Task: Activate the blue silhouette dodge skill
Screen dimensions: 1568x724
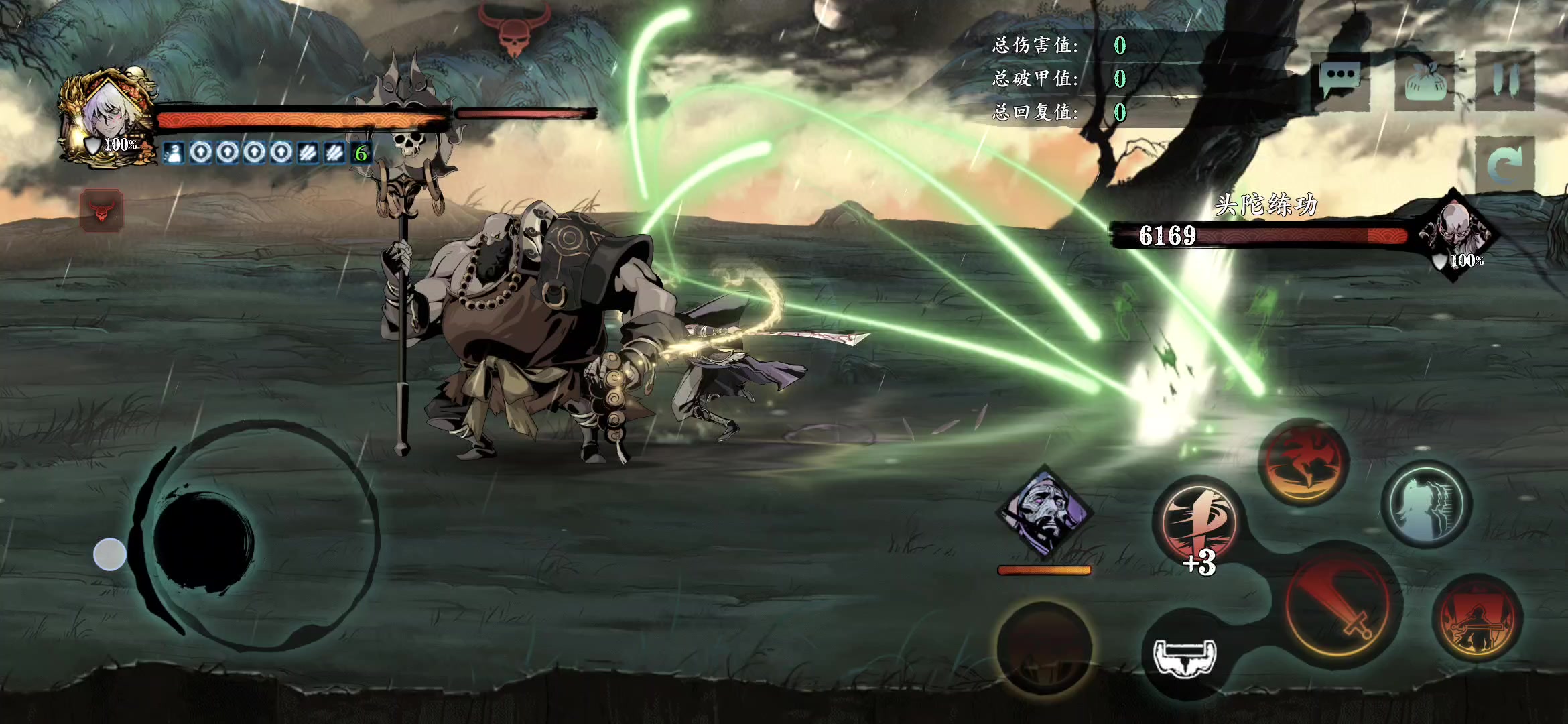Action: coord(1427,504)
